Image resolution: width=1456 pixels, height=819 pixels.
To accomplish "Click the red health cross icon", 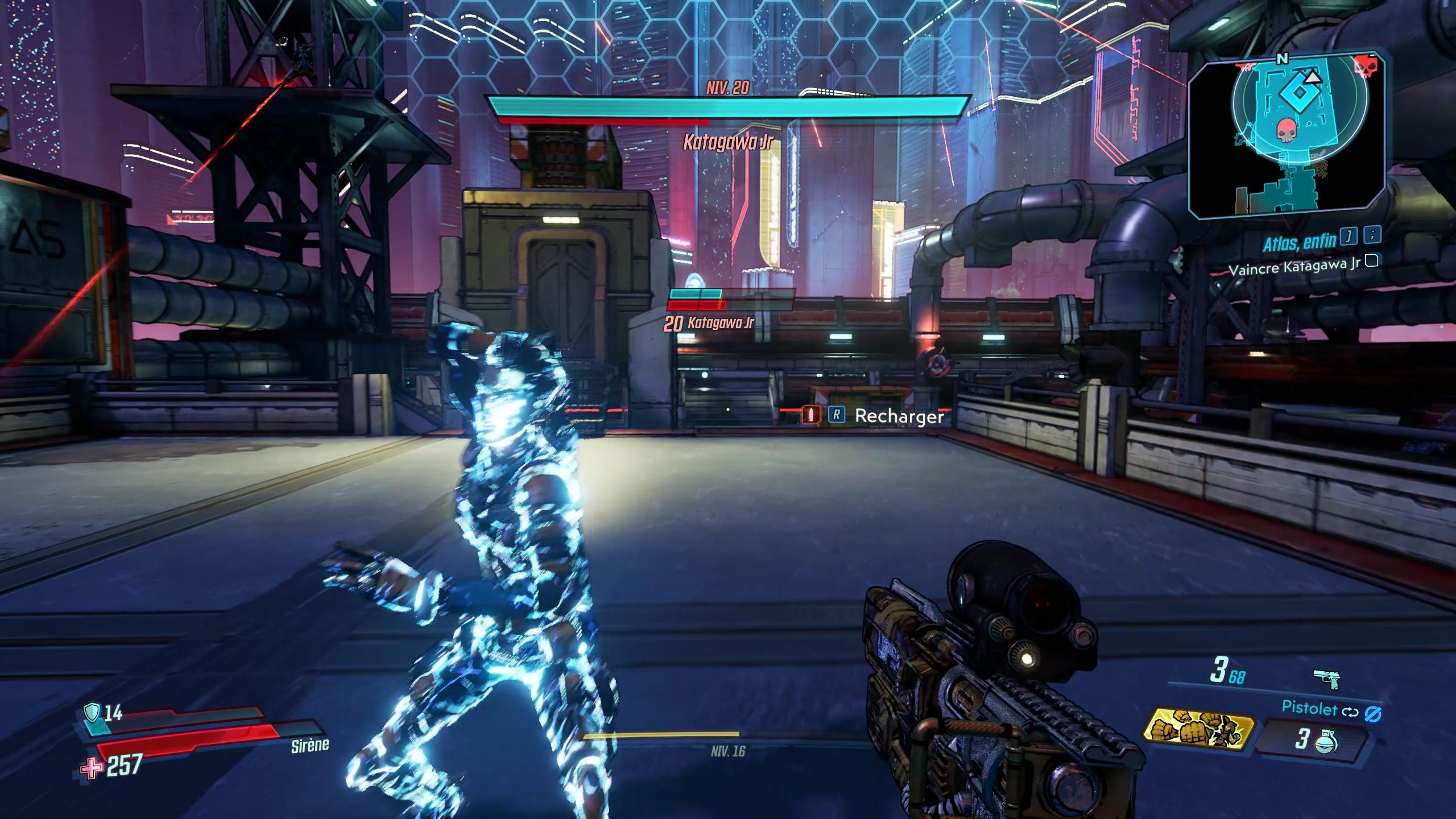I will point(91,768).
